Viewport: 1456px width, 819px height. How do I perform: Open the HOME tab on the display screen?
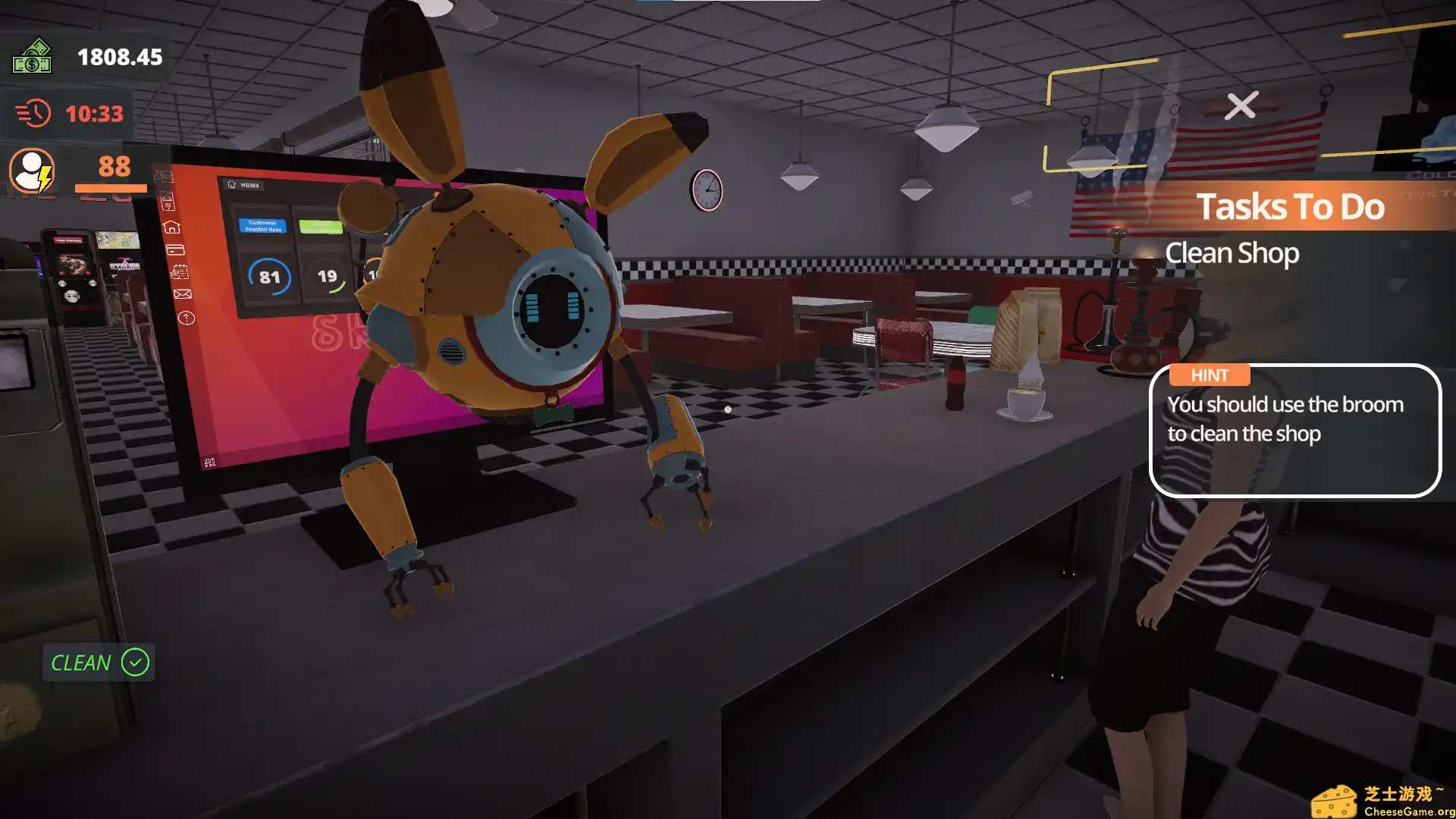(x=242, y=184)
